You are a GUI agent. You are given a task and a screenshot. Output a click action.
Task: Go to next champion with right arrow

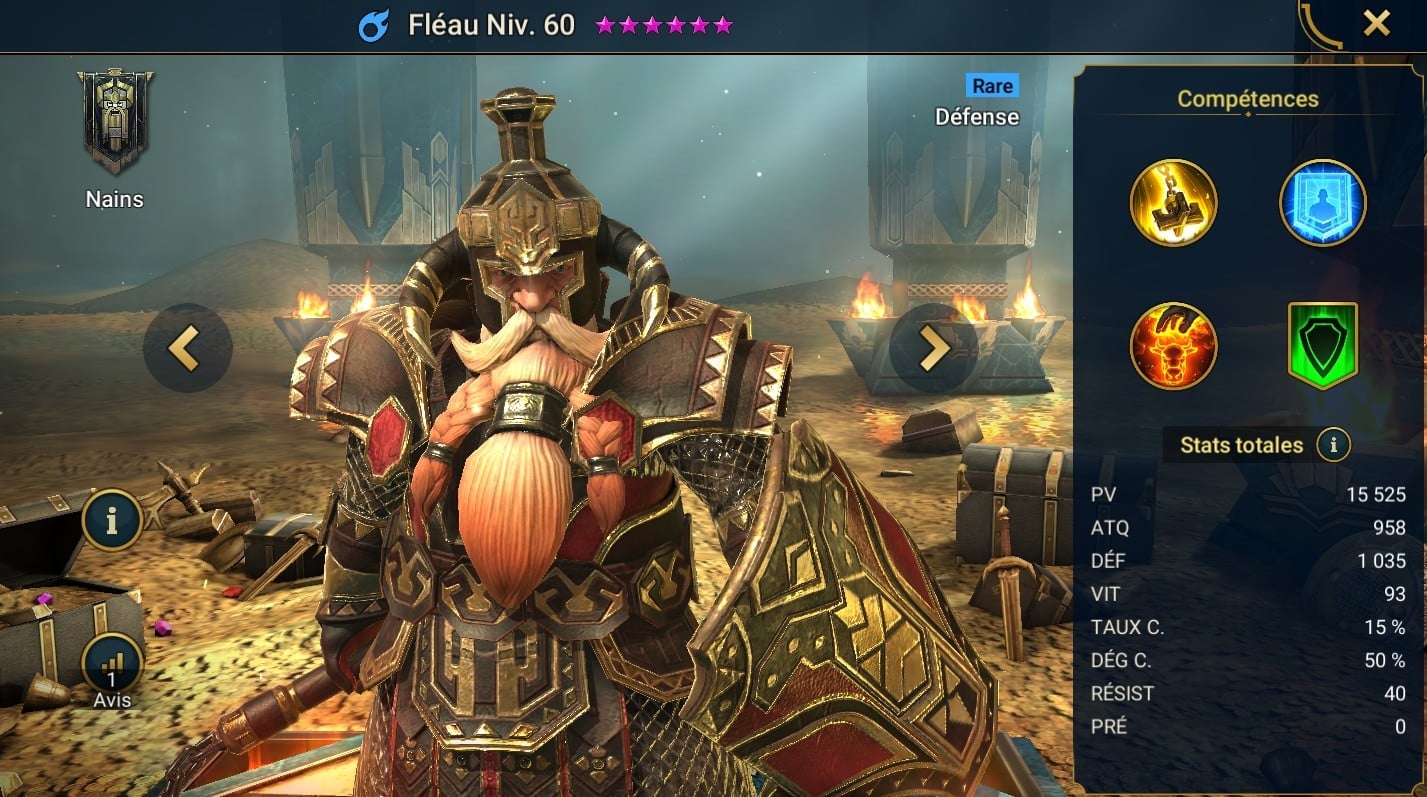933,347
